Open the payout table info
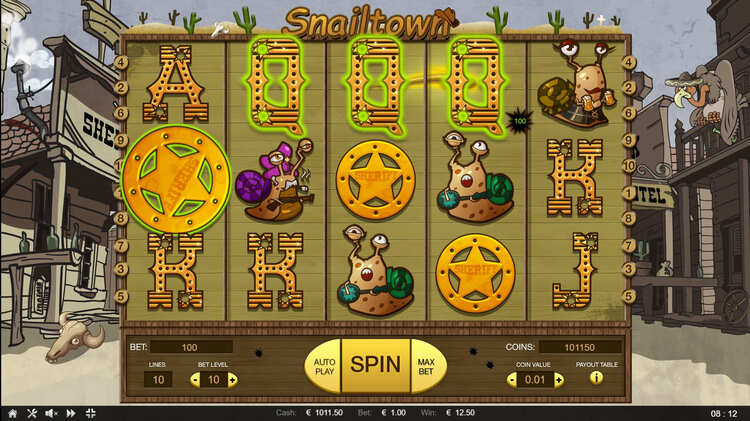The image size is (750, 421). pyautogui.click(x=596, y=379)
